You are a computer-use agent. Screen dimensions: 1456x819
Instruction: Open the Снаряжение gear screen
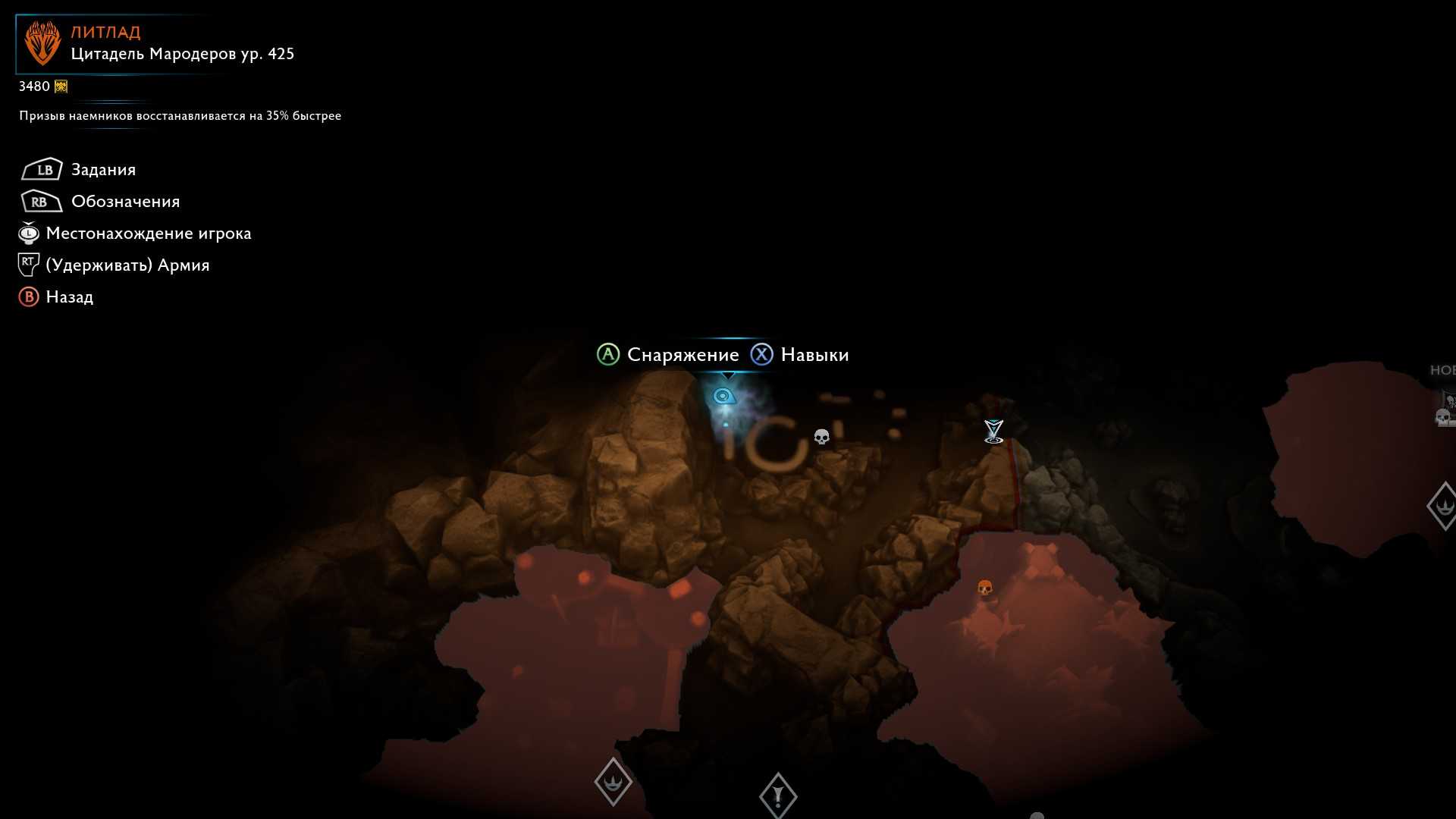pos(682,355)
